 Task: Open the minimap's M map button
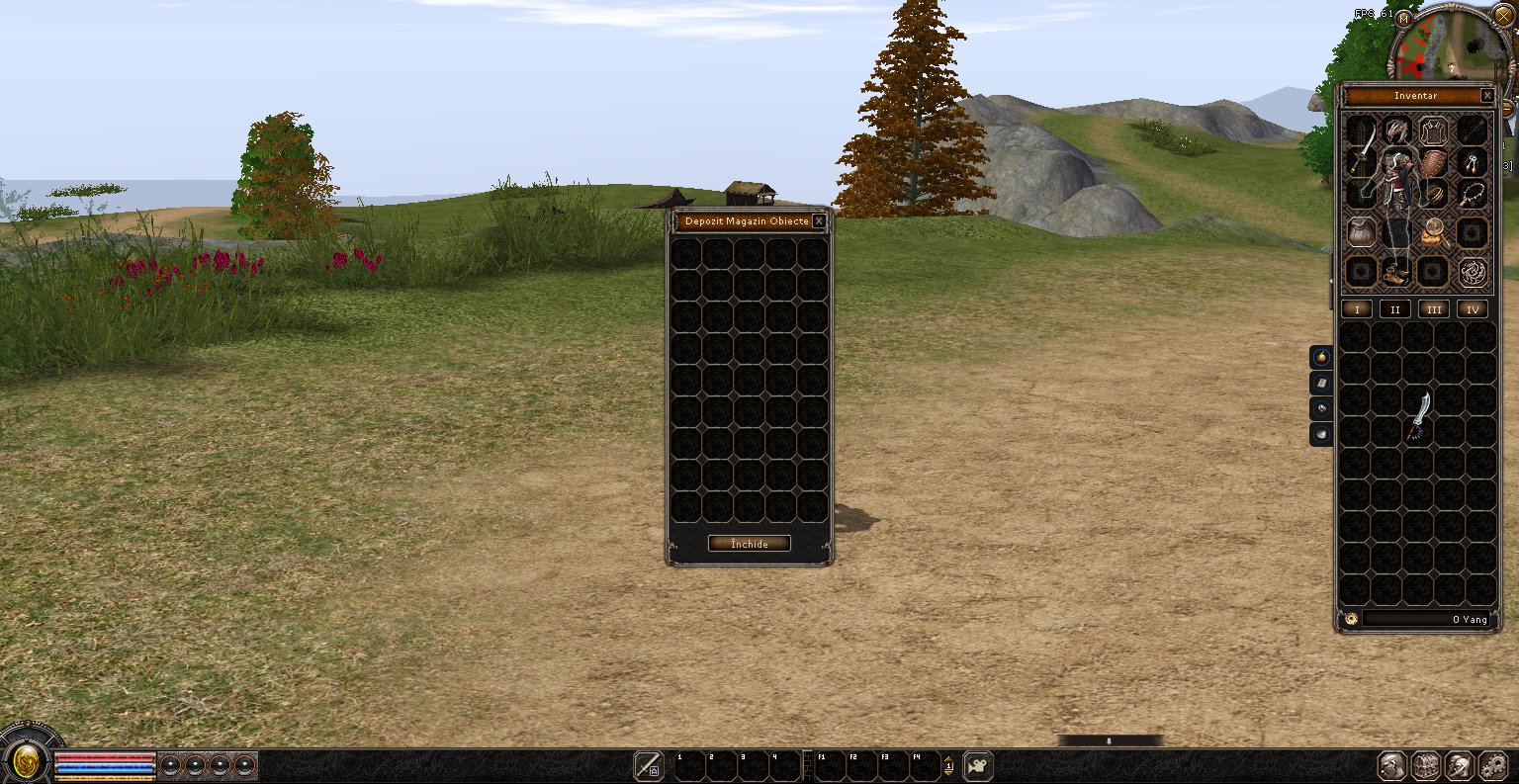click(1403, 18)
